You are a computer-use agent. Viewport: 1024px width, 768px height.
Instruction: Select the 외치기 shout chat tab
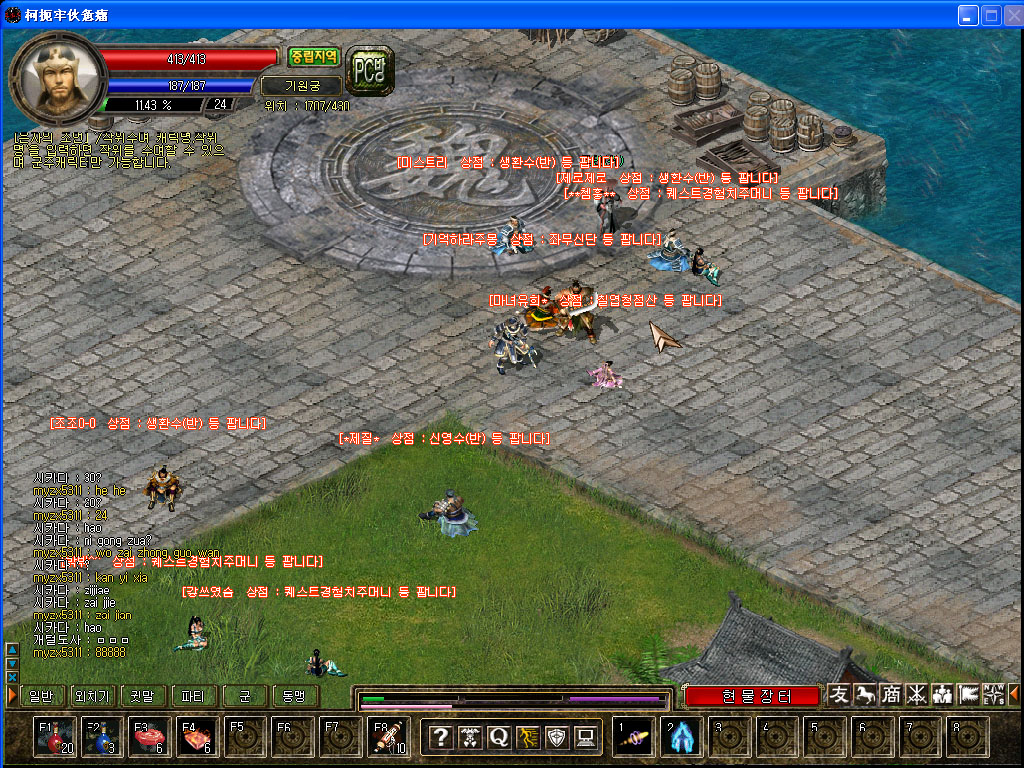click(x=91, y=696)
